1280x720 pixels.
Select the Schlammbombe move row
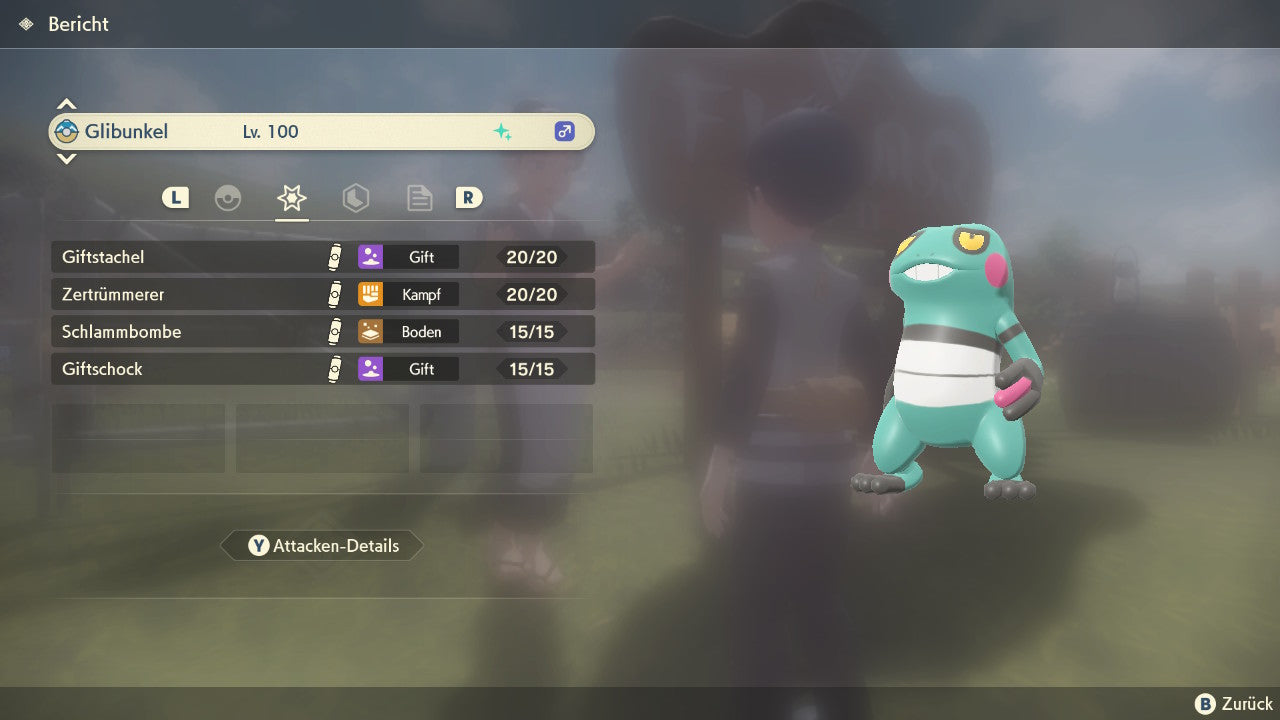[322, 332]
